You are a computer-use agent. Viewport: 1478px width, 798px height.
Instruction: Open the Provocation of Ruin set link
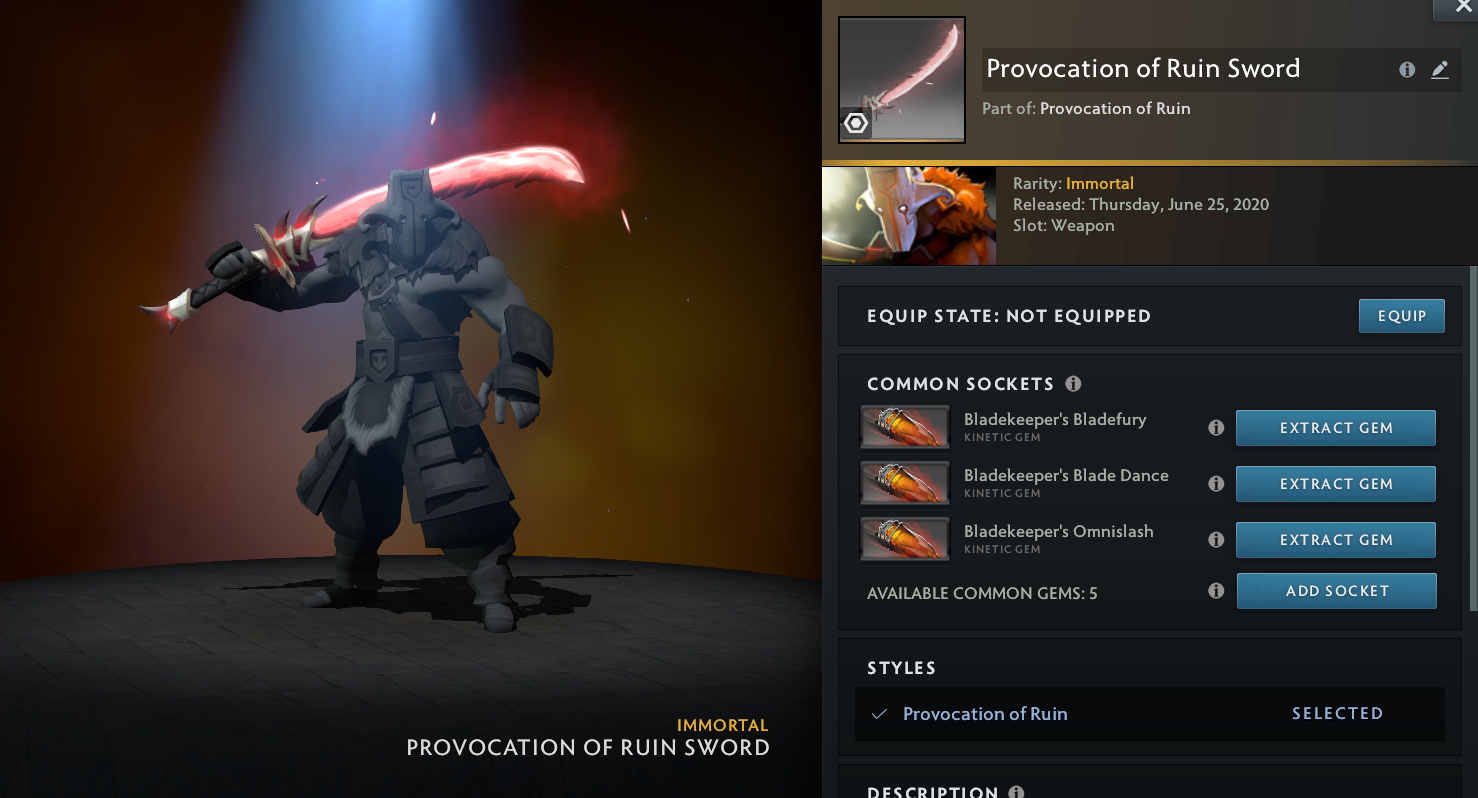tap(1115, 109)
